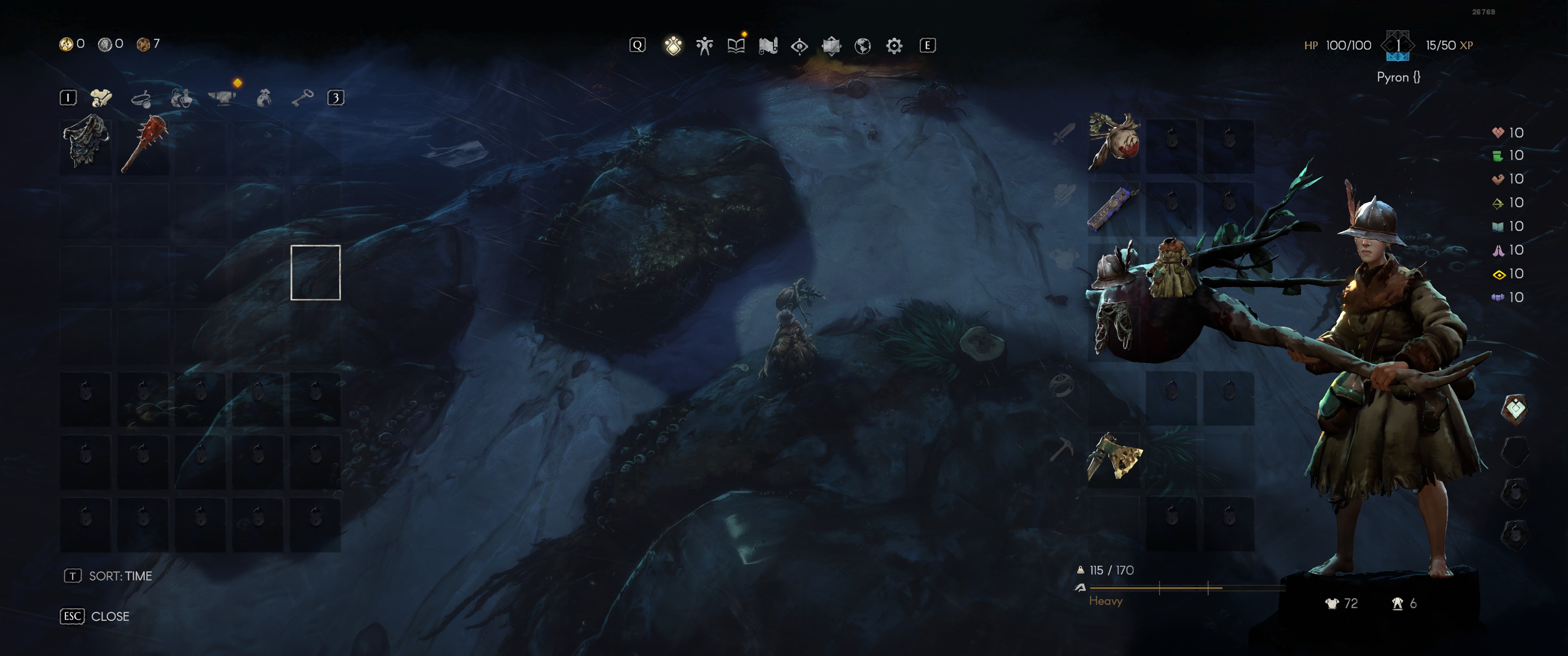Open the globe realm screen
The height and width of the screenshot is (656, 1568).
point(862,46)
